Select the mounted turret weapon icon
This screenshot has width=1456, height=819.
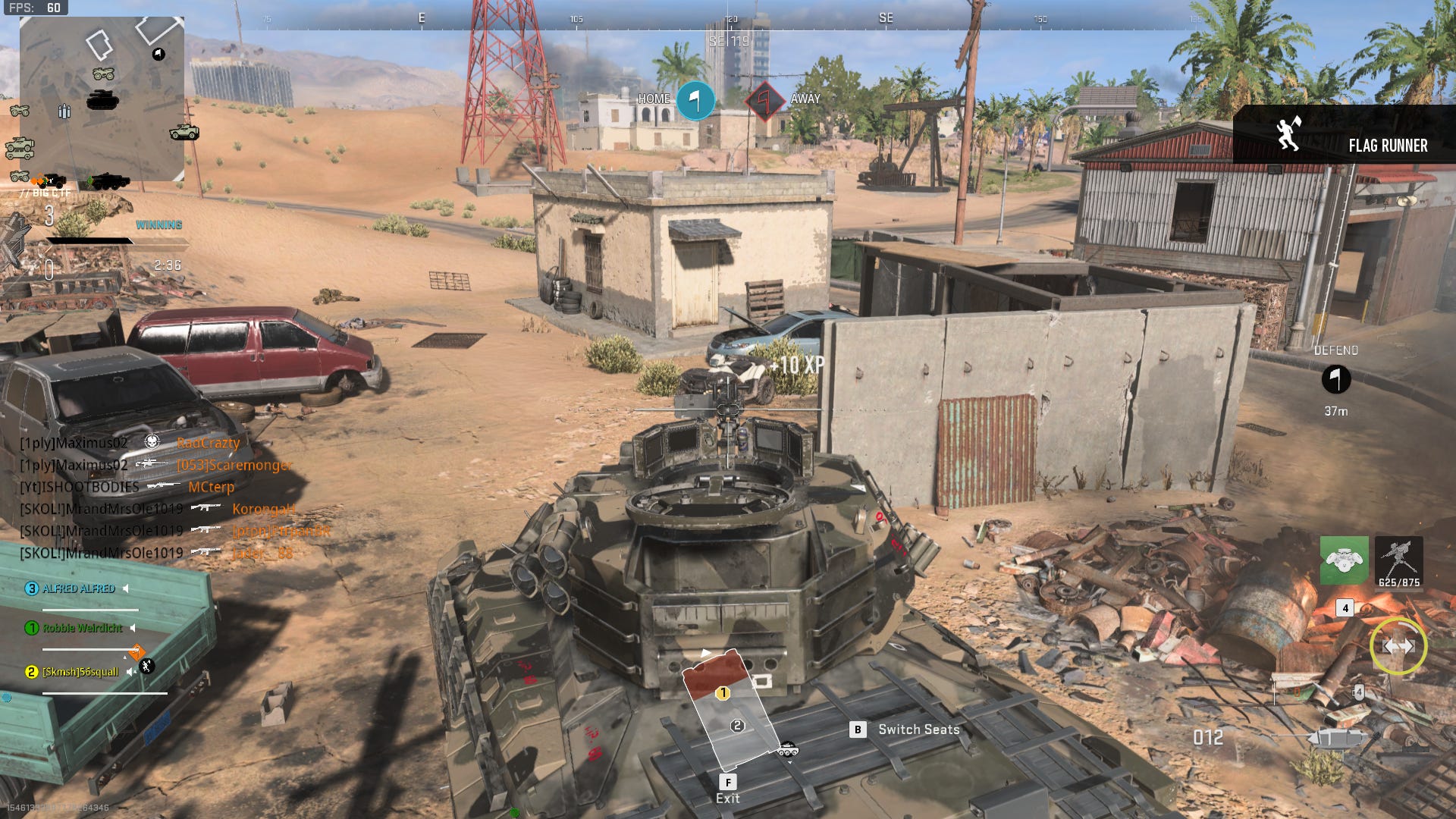click(1398, 560)
